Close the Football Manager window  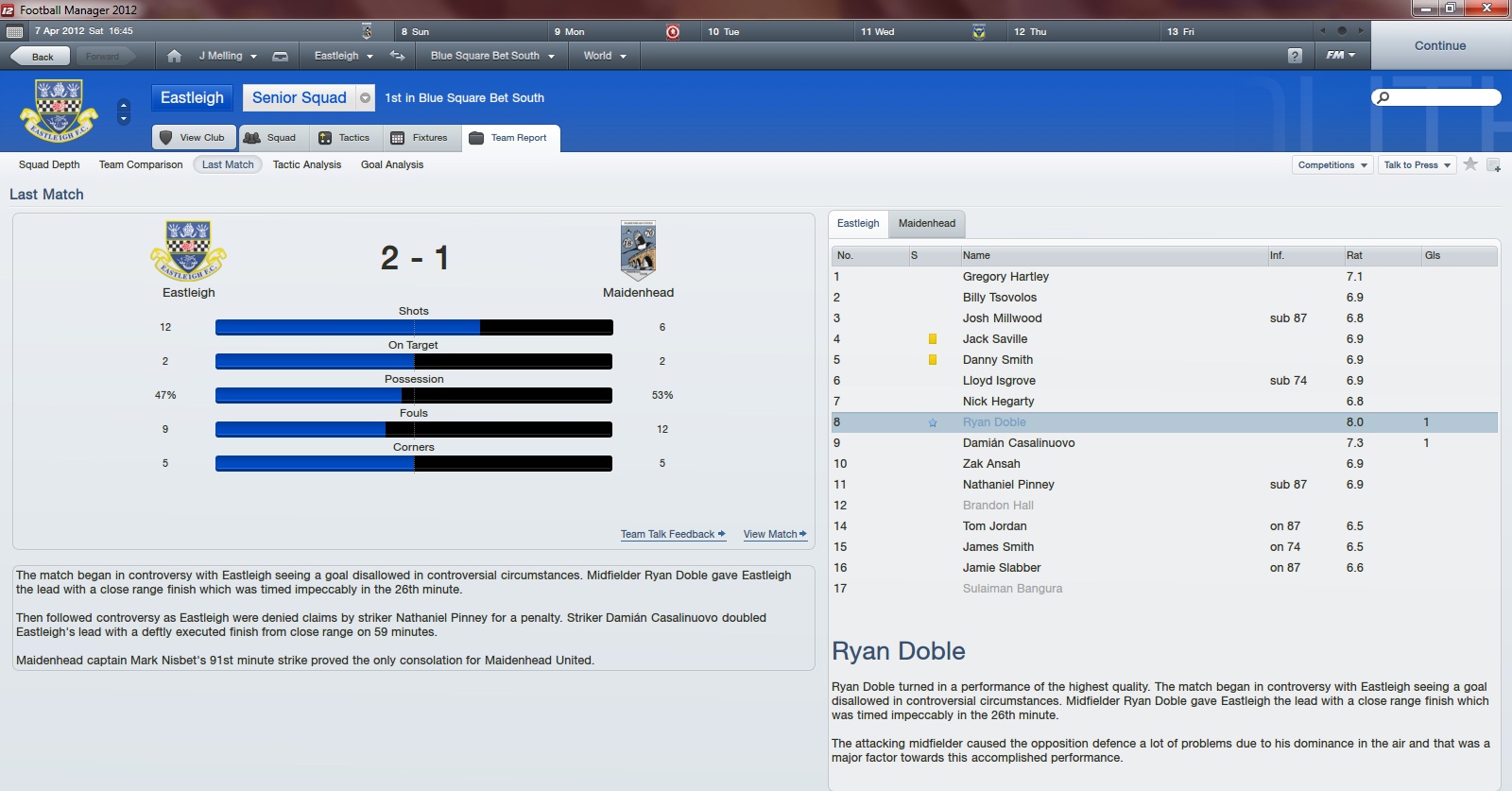click(x=1486, y=9)
